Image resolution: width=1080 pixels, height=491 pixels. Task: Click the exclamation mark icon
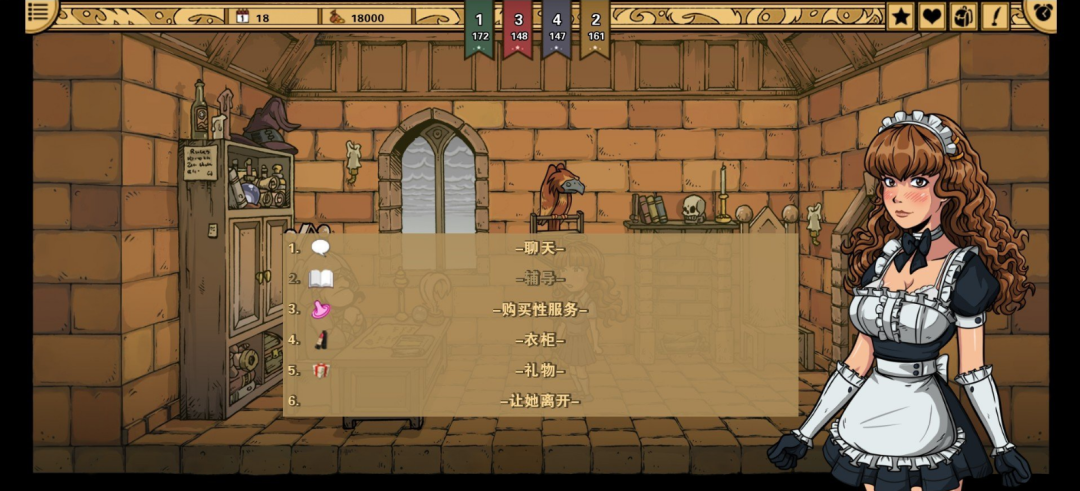click(x=995, y=16)
